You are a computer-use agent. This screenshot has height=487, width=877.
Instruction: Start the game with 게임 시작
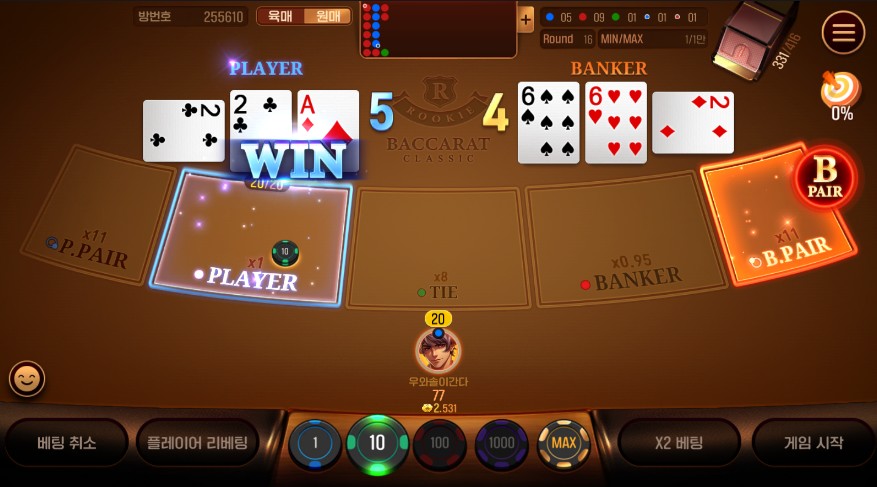point(812,443)
